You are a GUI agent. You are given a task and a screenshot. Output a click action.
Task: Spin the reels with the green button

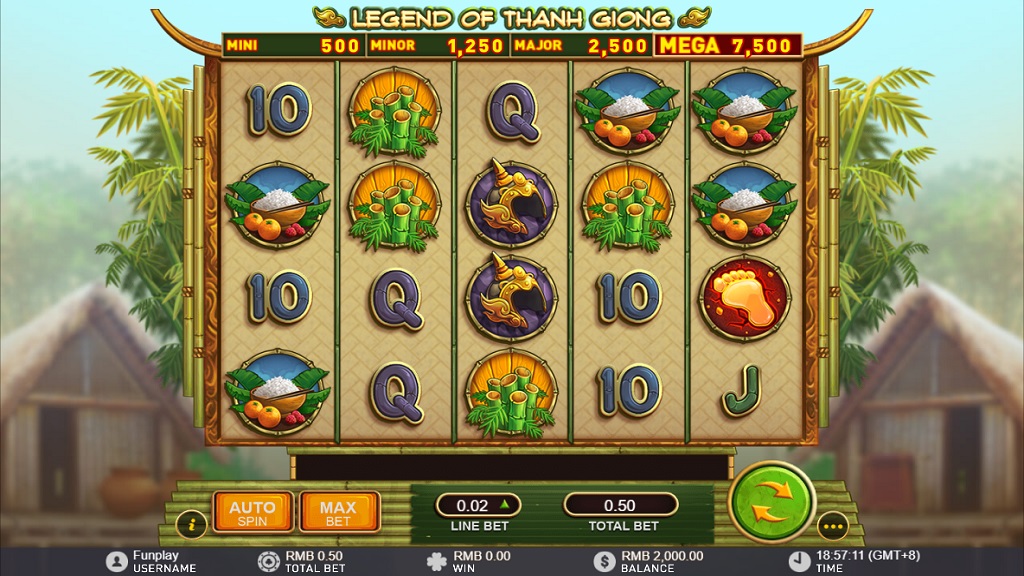click(x=772, y=500)
